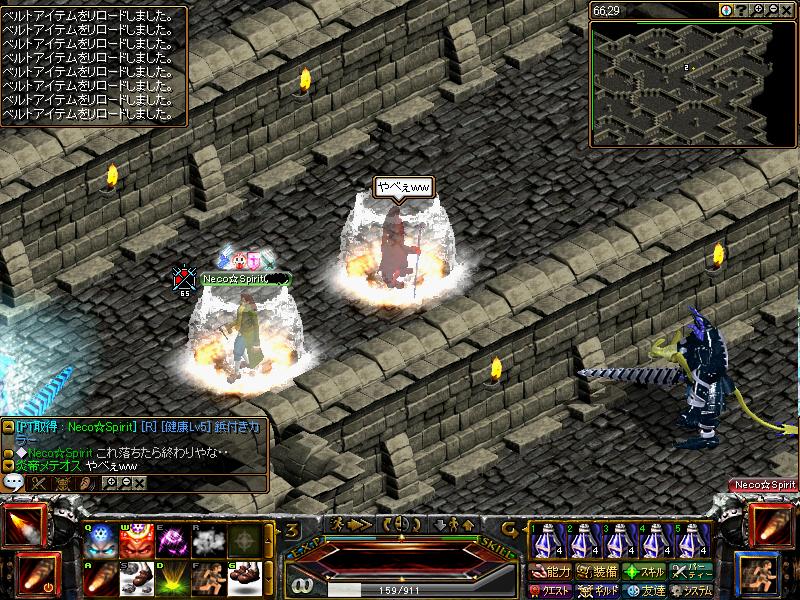The width and height of the screenshot is (800, 600).
Task: Close the chat window with its X button
Action: (140, 483)
